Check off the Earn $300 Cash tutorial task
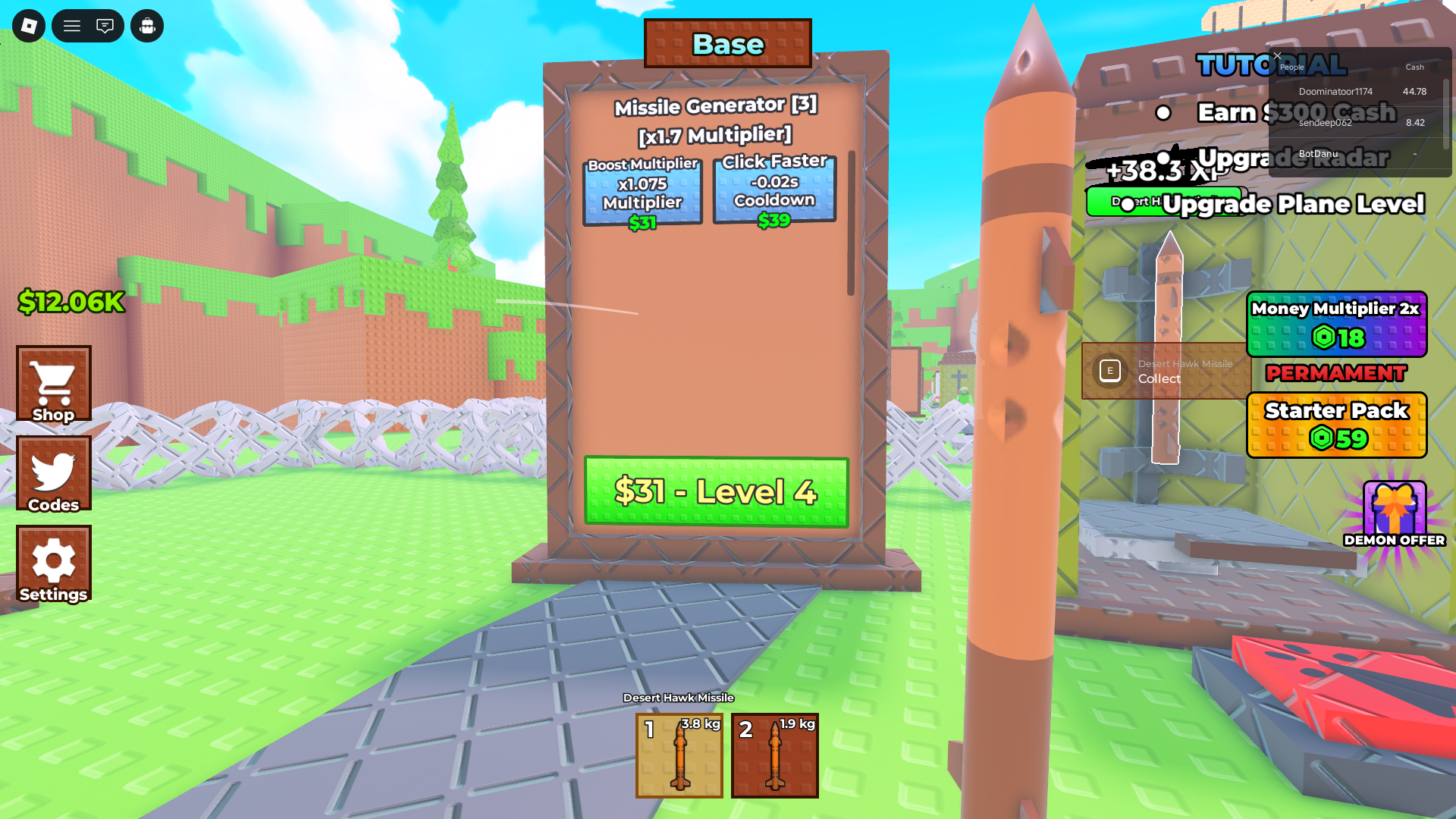Image resolution: width=1456 pixels, height=819 pixels. click(x=1162, y=113)
